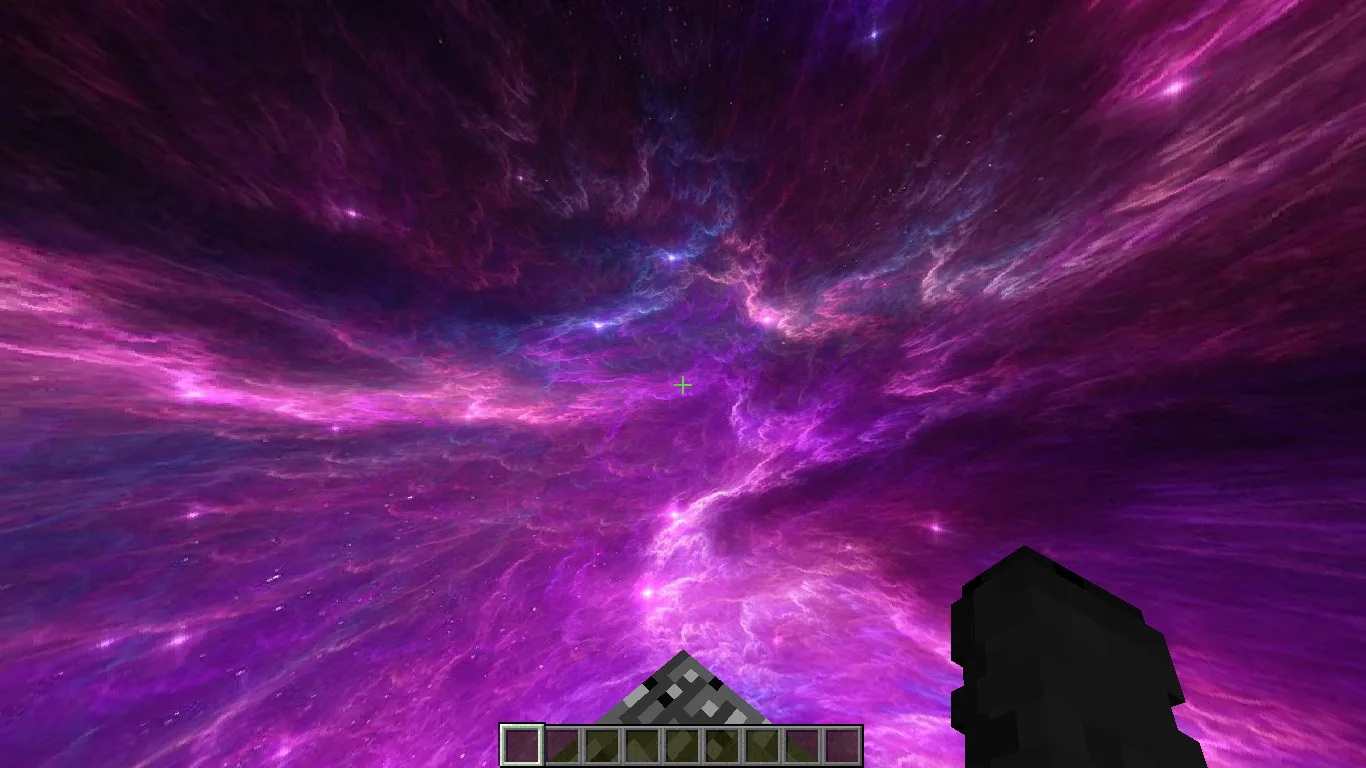The image size is (1366, 768).
Task: Select the second hotbar slot
Action: (x=561, y=743)
